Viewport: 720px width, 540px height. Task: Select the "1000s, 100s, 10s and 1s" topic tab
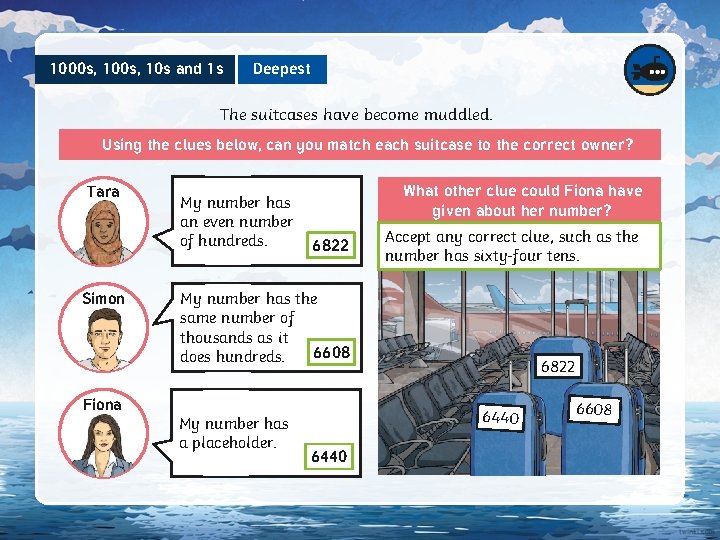[x=136, y=69]
